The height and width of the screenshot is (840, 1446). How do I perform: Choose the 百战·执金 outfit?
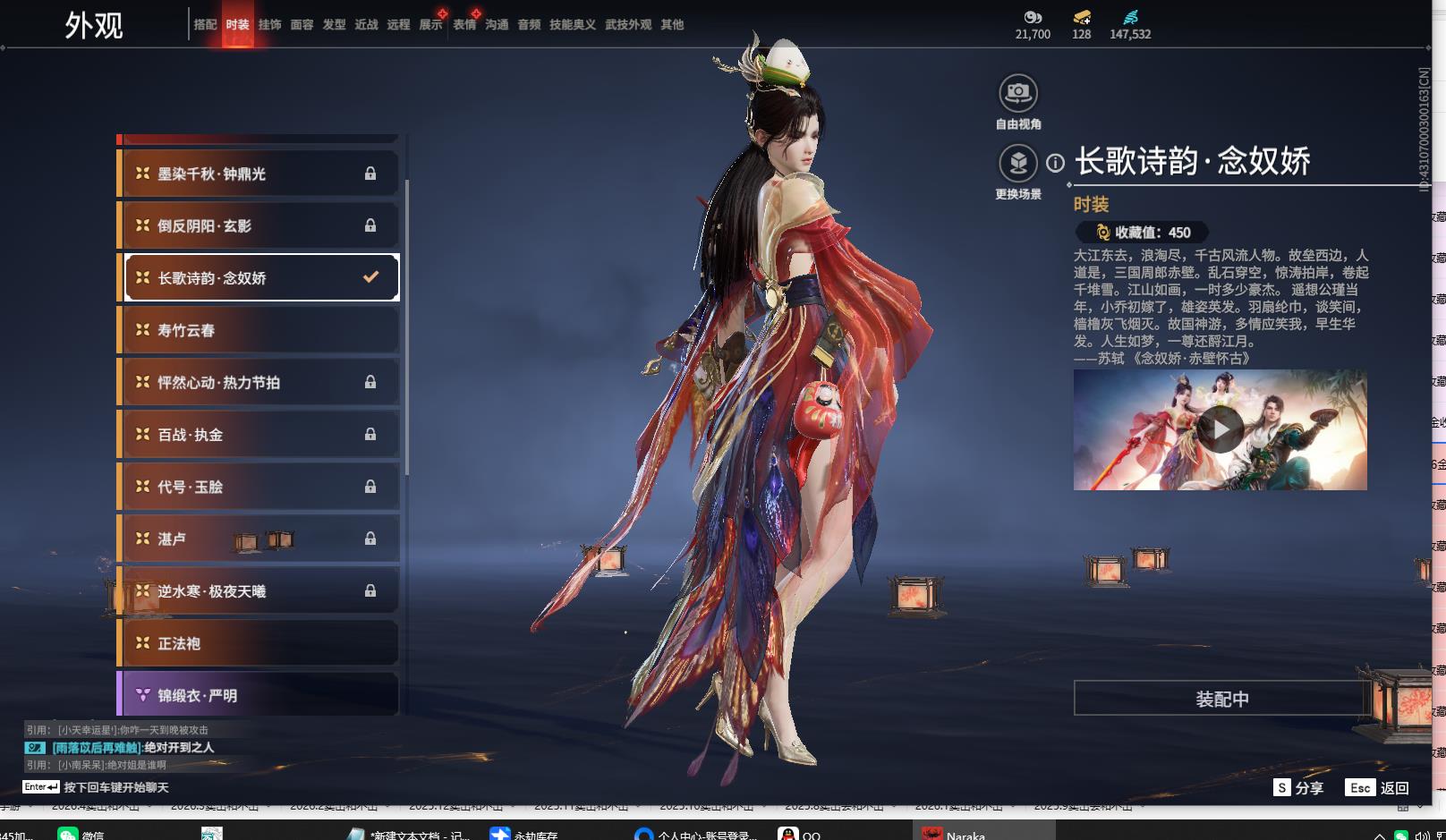(258, 435)
